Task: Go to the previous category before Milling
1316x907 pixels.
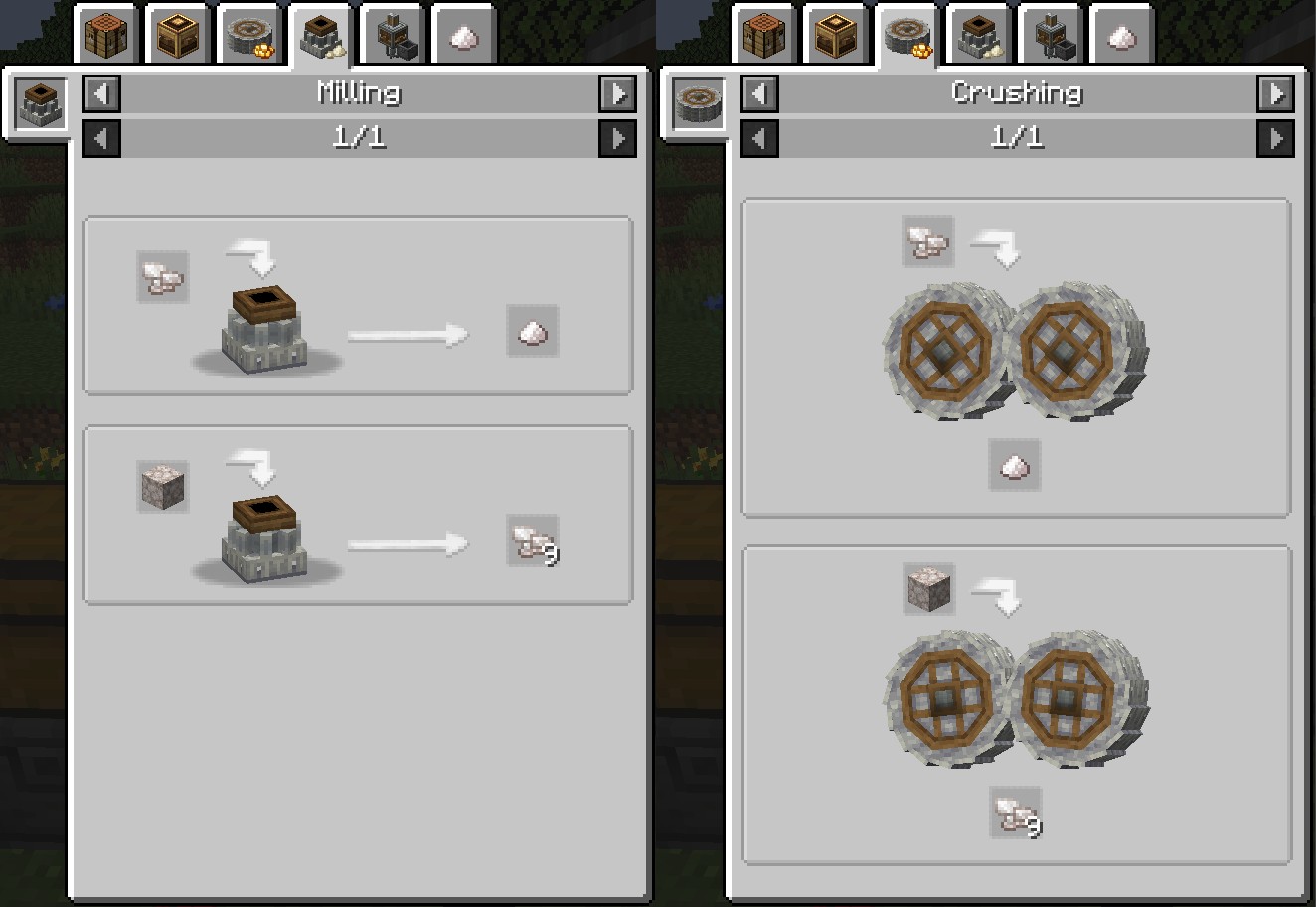Action: [101, 94]
